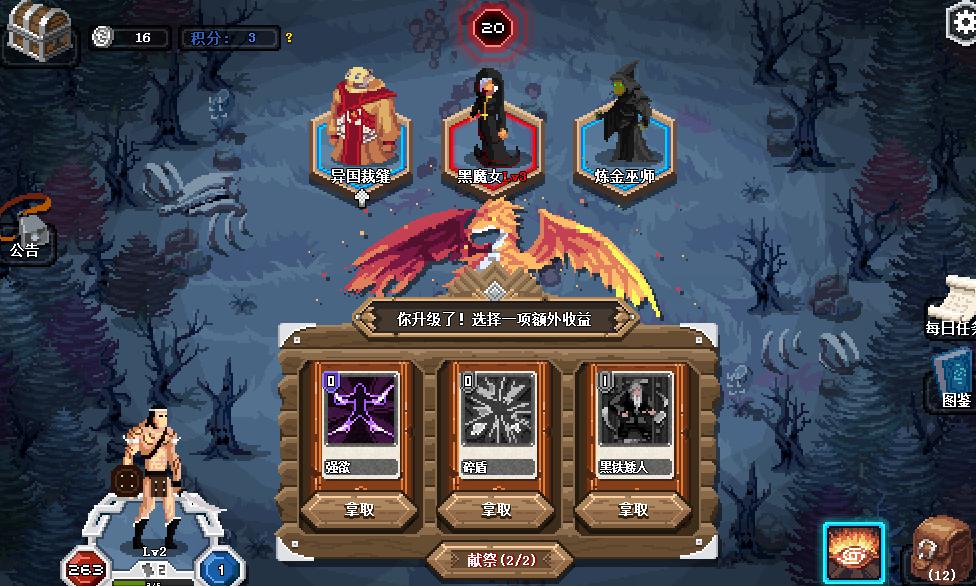Click 拿取 button under the 碎盾 card
Screen dimensions: 976x586
pyautogui.click(x=496, y=509)
